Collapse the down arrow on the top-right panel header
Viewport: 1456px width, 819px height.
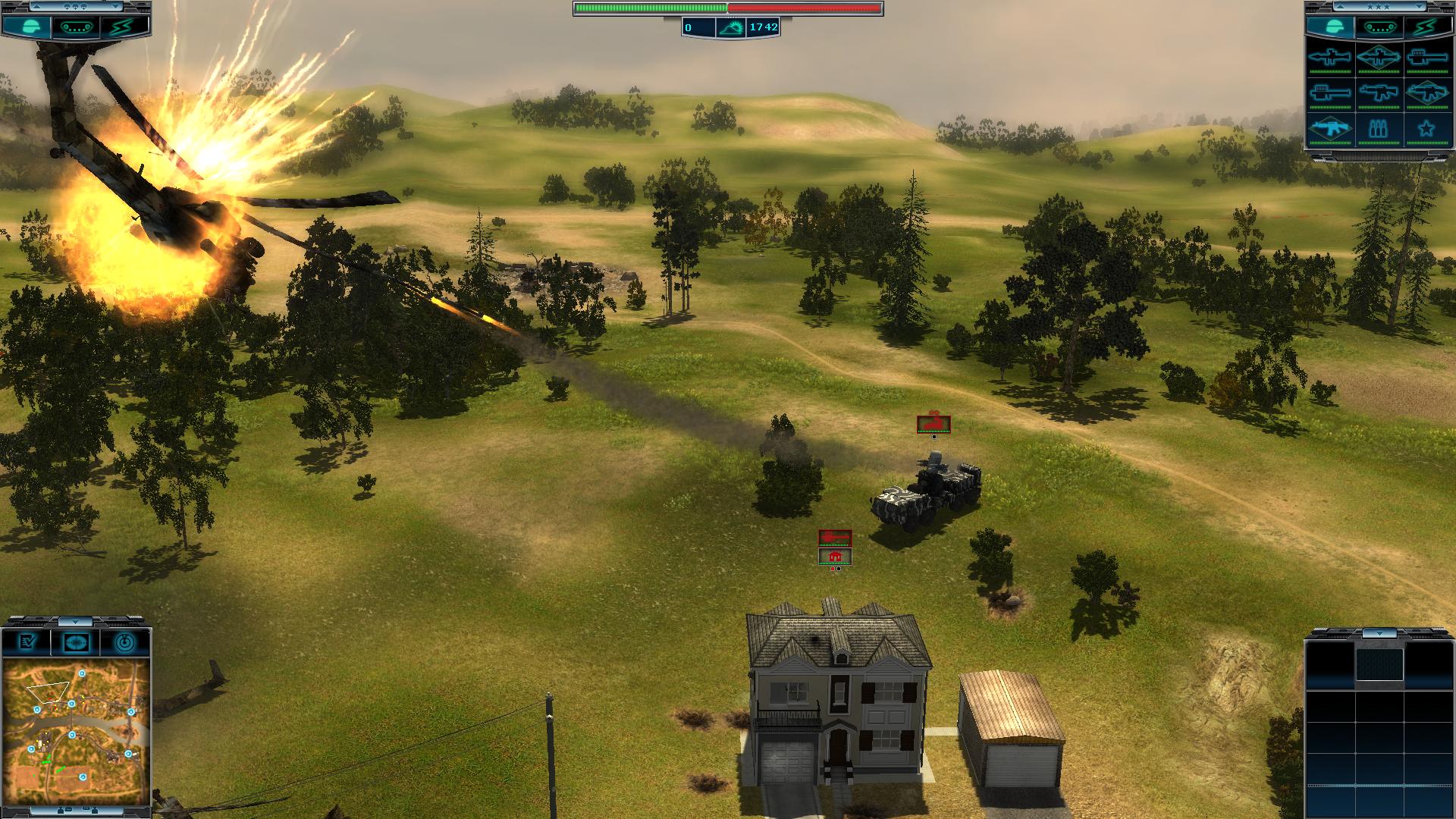point(1419,7)
